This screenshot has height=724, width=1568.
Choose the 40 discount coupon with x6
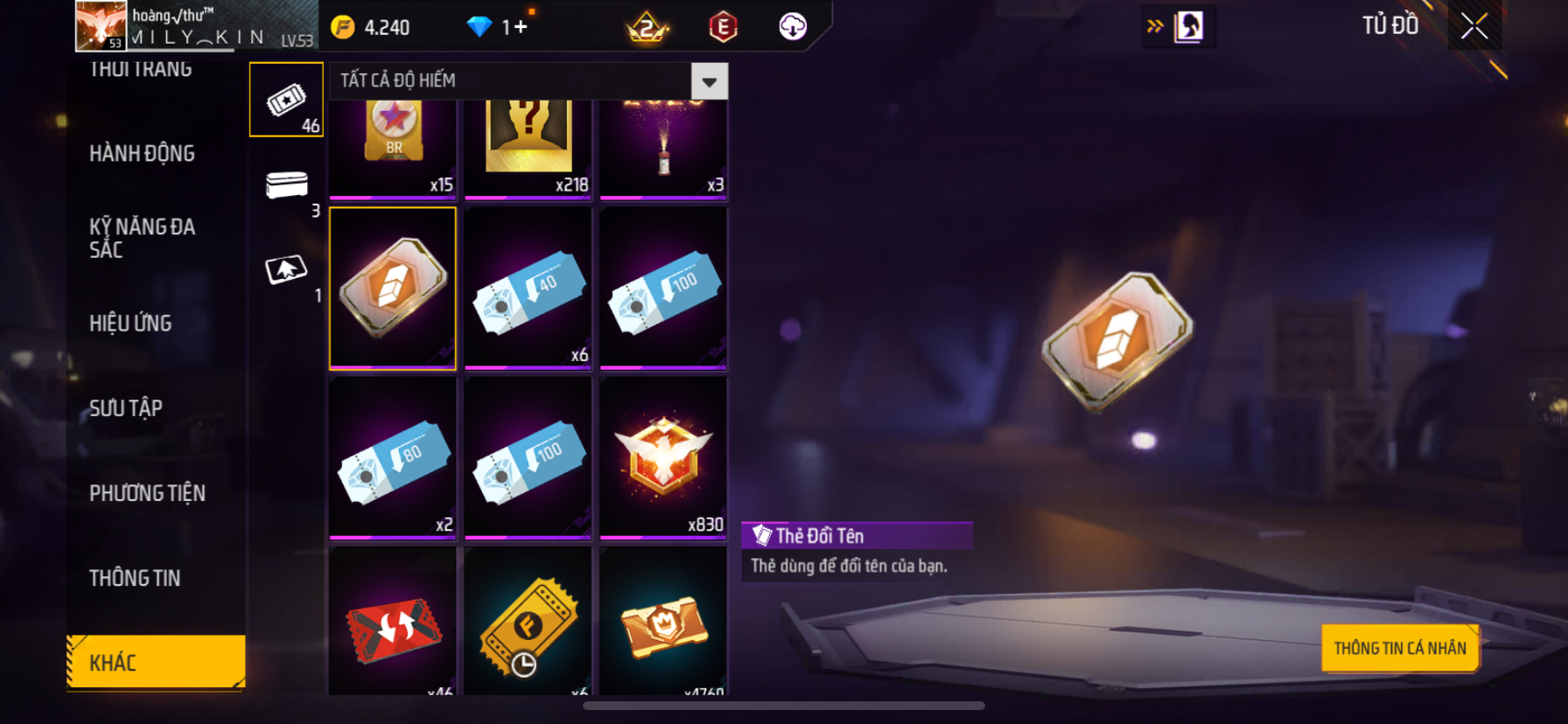[528, 288]
